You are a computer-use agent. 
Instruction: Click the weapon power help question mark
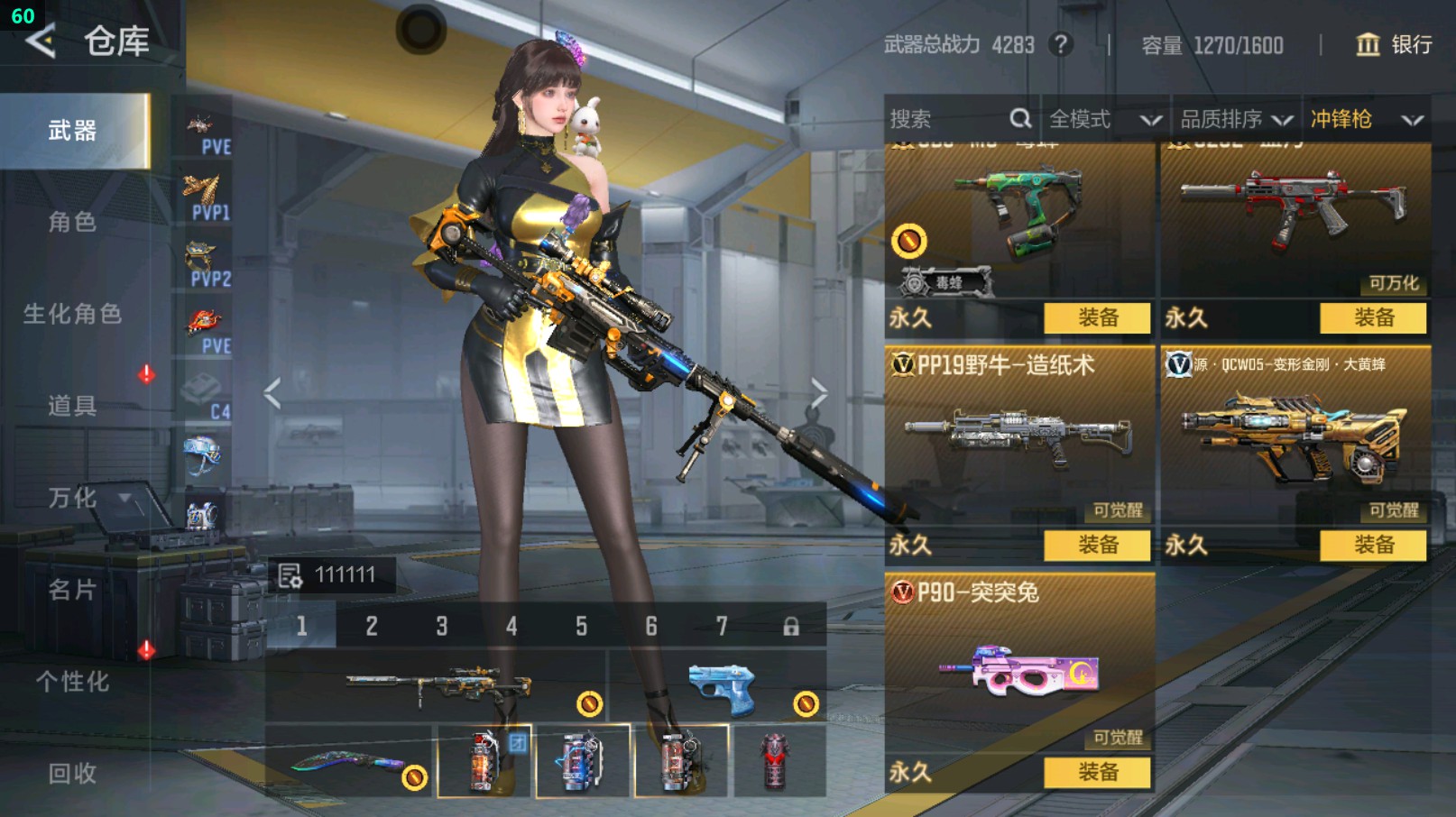click(x=1061, y=44)
